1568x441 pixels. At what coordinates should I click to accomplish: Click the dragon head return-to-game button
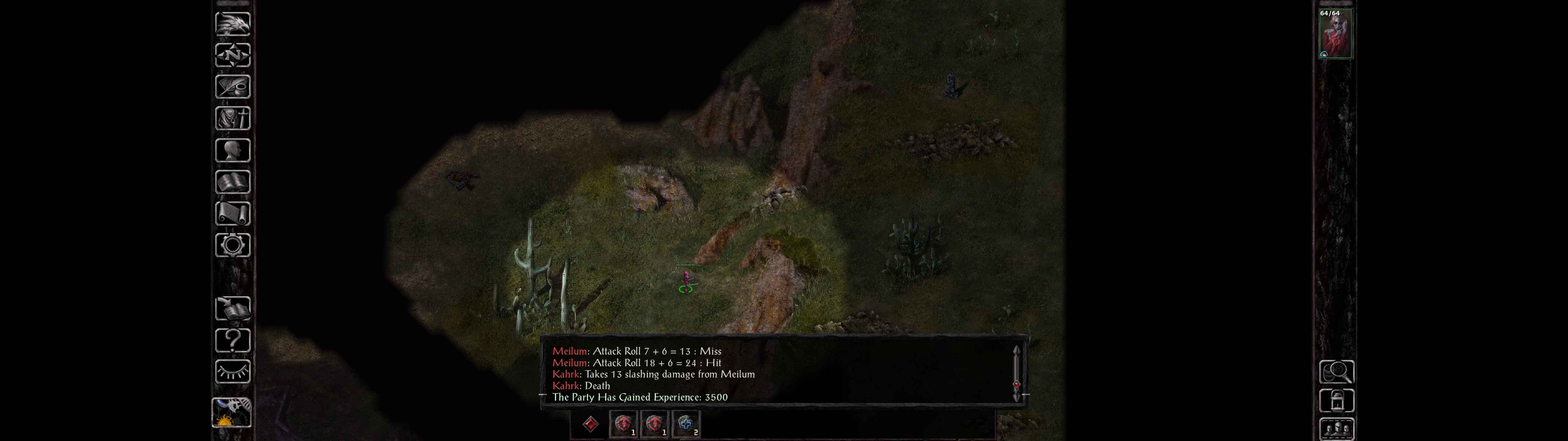pyautogui.click(x=232, y=24)
